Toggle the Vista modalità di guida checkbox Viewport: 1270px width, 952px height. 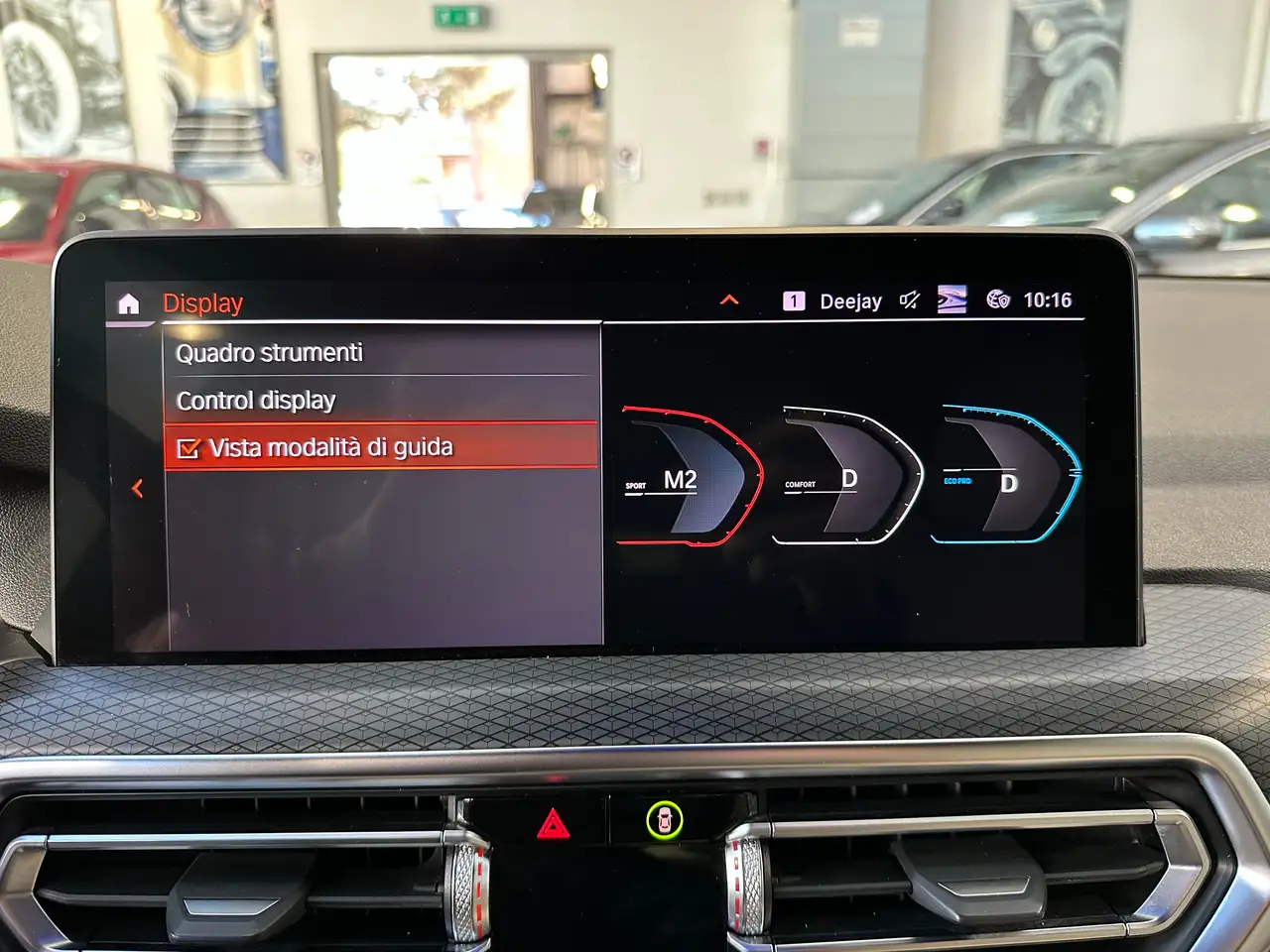coord(189,448)
